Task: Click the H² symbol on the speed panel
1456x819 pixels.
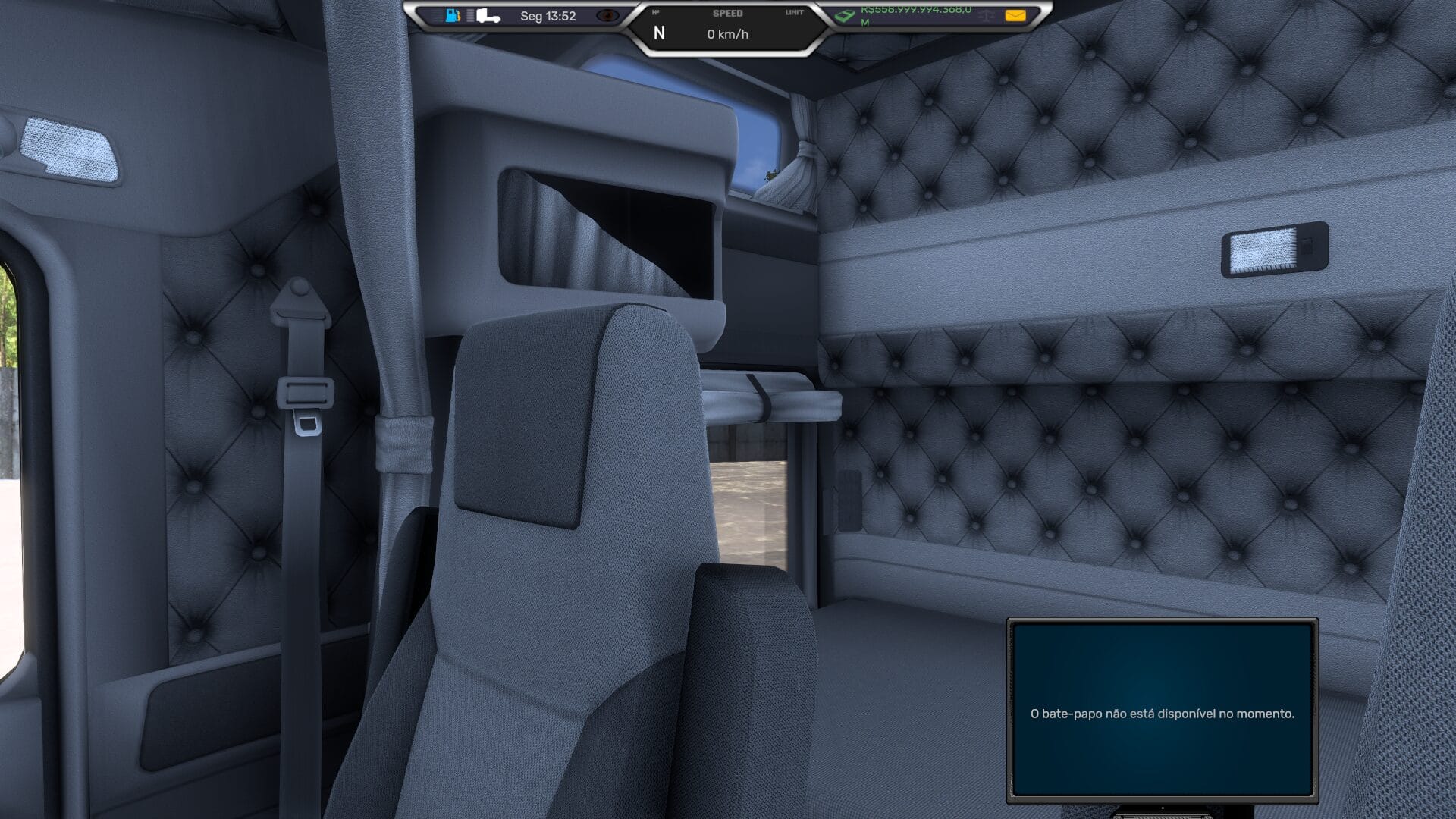Action: point(655,13)
